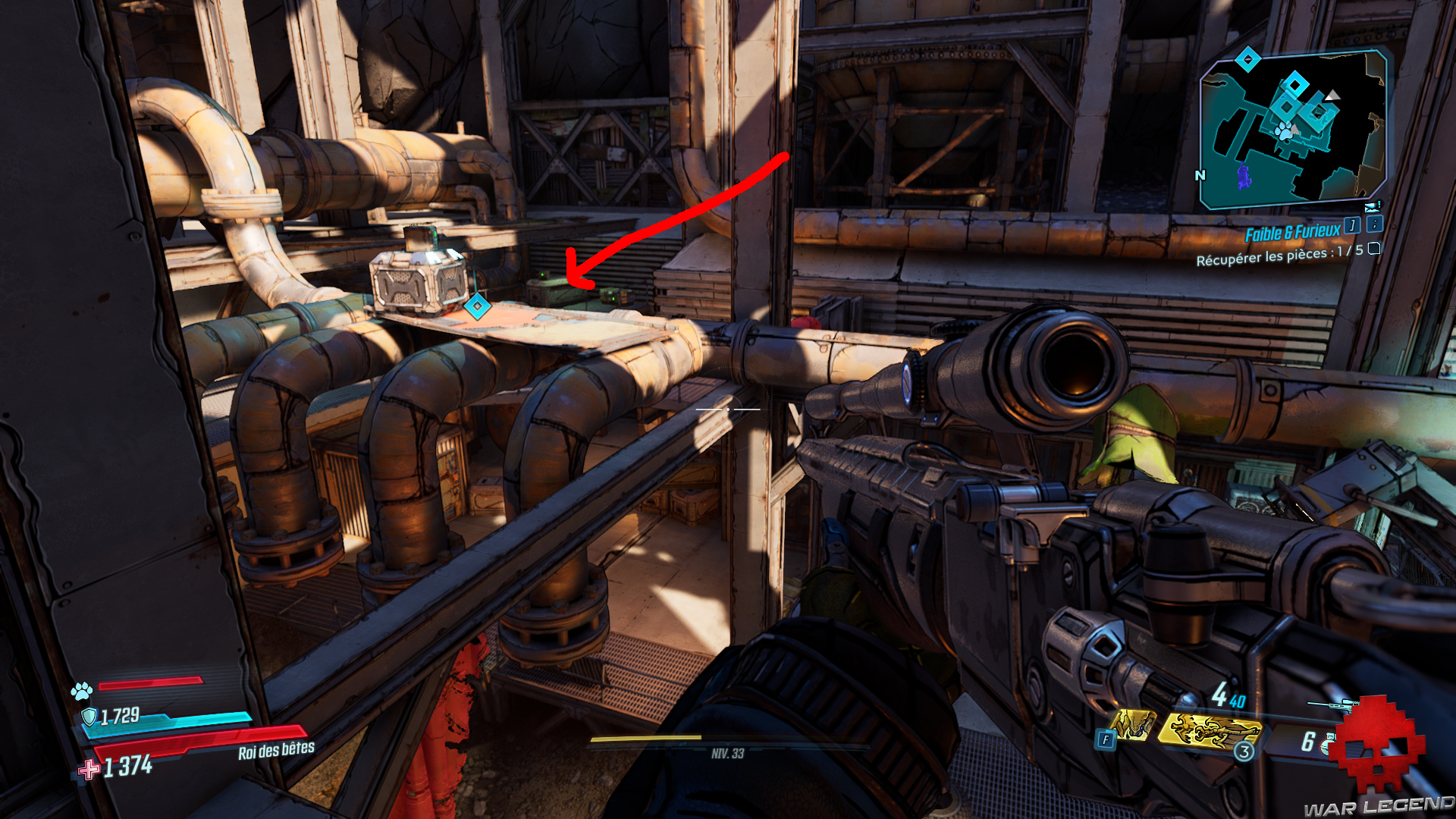Toggle the player arrow marker on minimap
1456x819 pixels.
pyautogui.click(x=1335, y=97)
